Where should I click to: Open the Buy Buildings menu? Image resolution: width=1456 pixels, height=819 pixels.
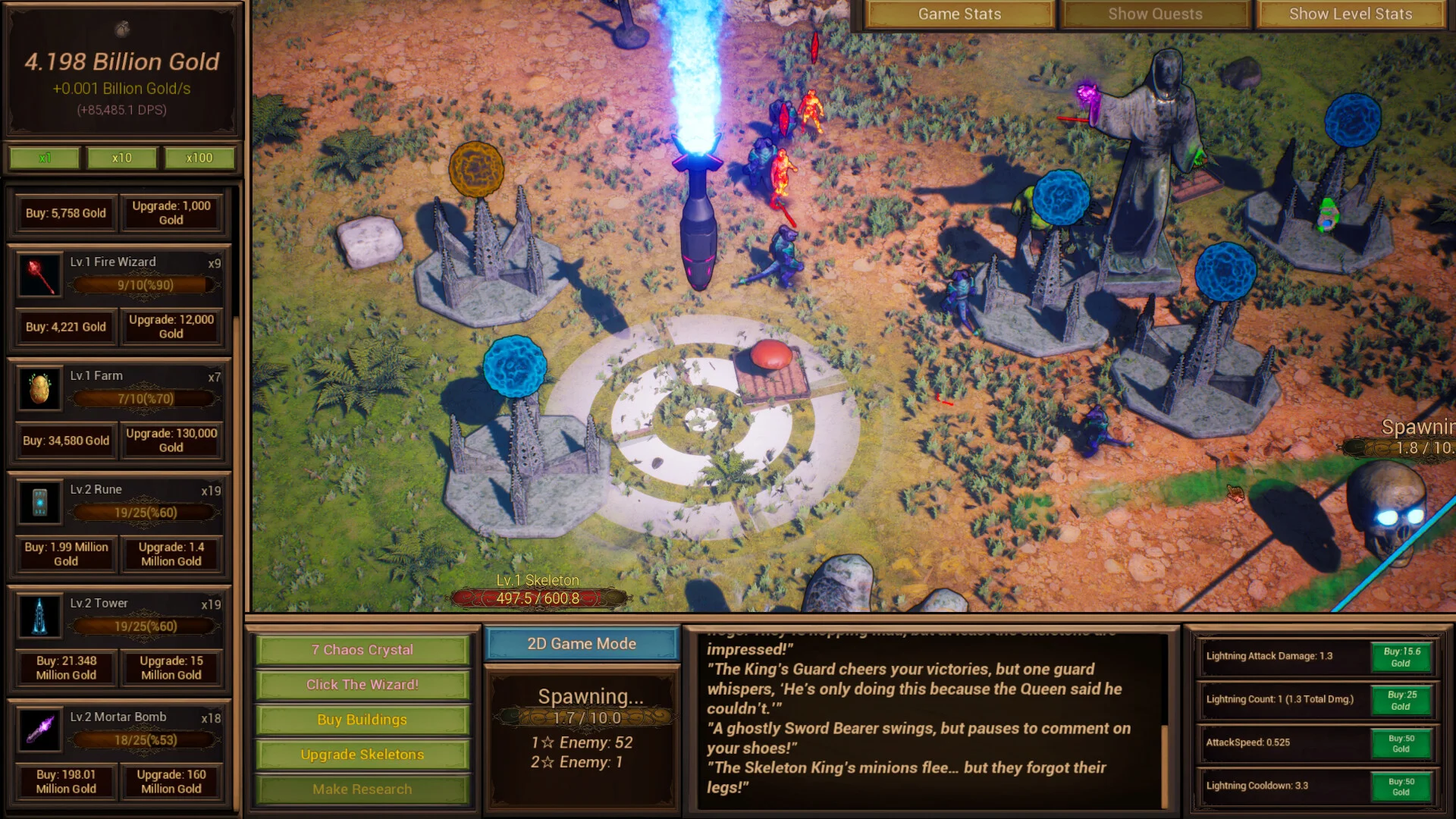pyautogui.click(x=362, y=720)
